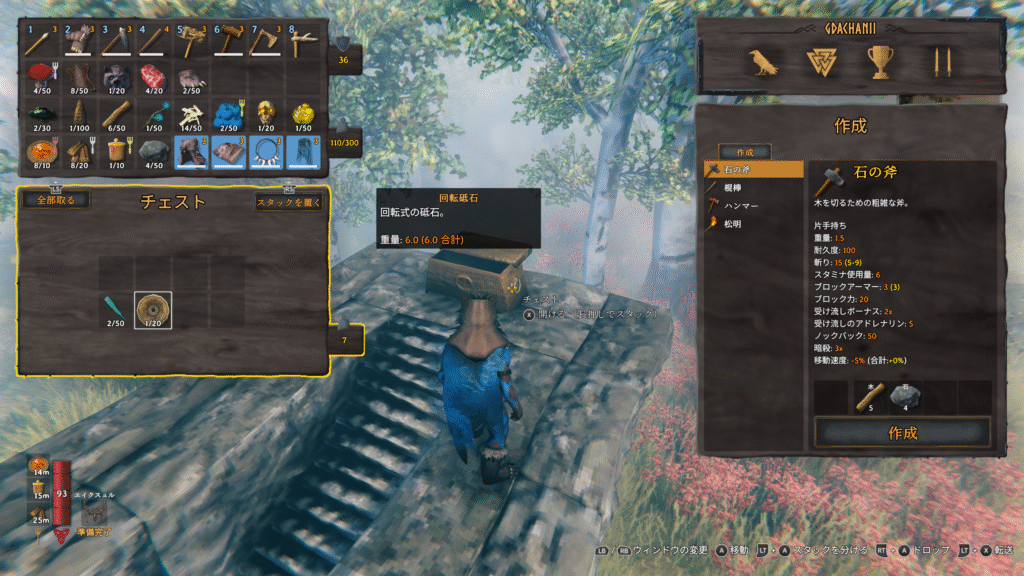Image resolution: width=1024 pixels, height=576 pixels.
Task: Open the valknut triangle icon panel
Action: (822, 64)
